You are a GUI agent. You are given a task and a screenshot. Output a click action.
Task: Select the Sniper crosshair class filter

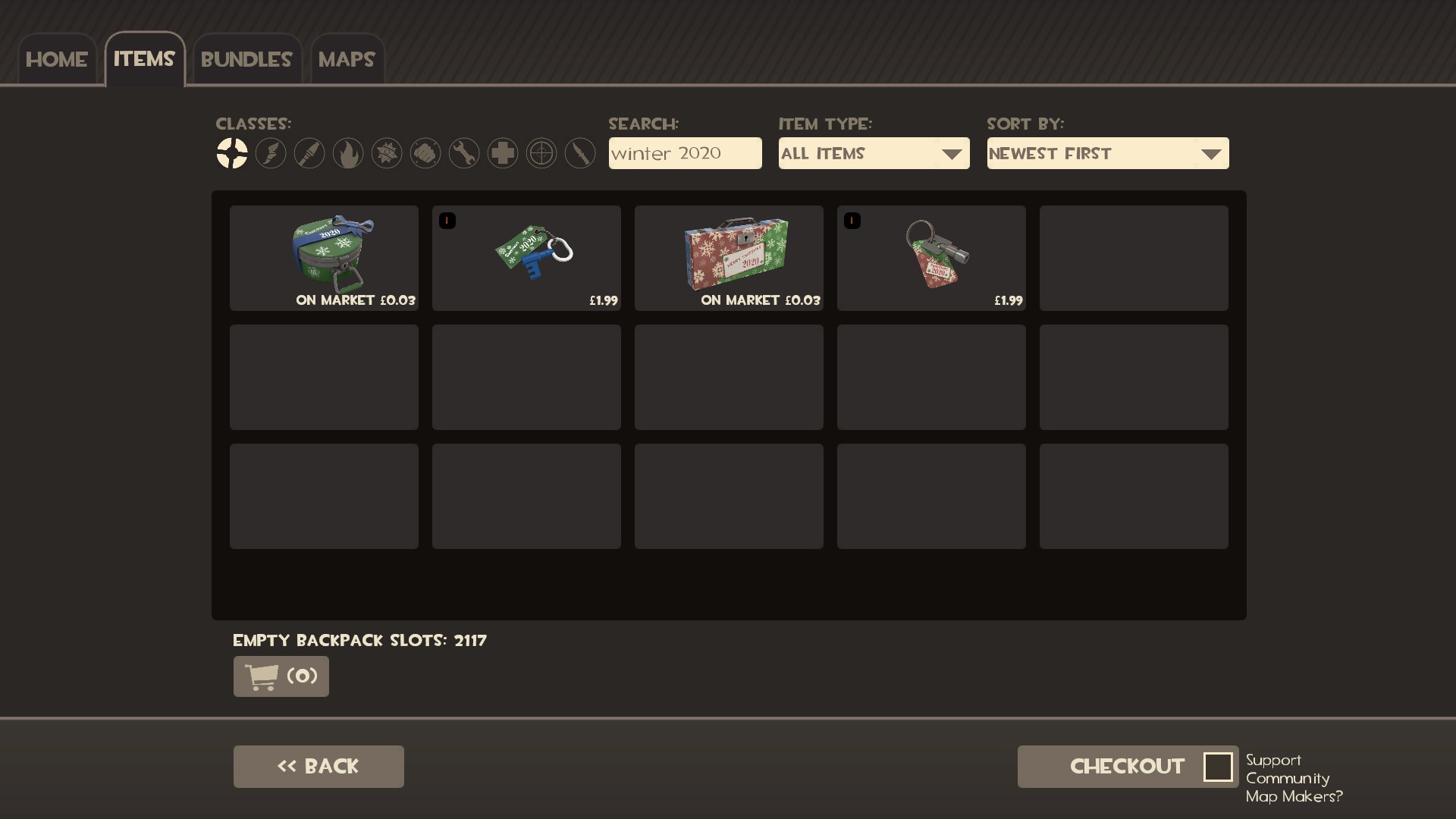pyautogui.click(x=541, y=153)
